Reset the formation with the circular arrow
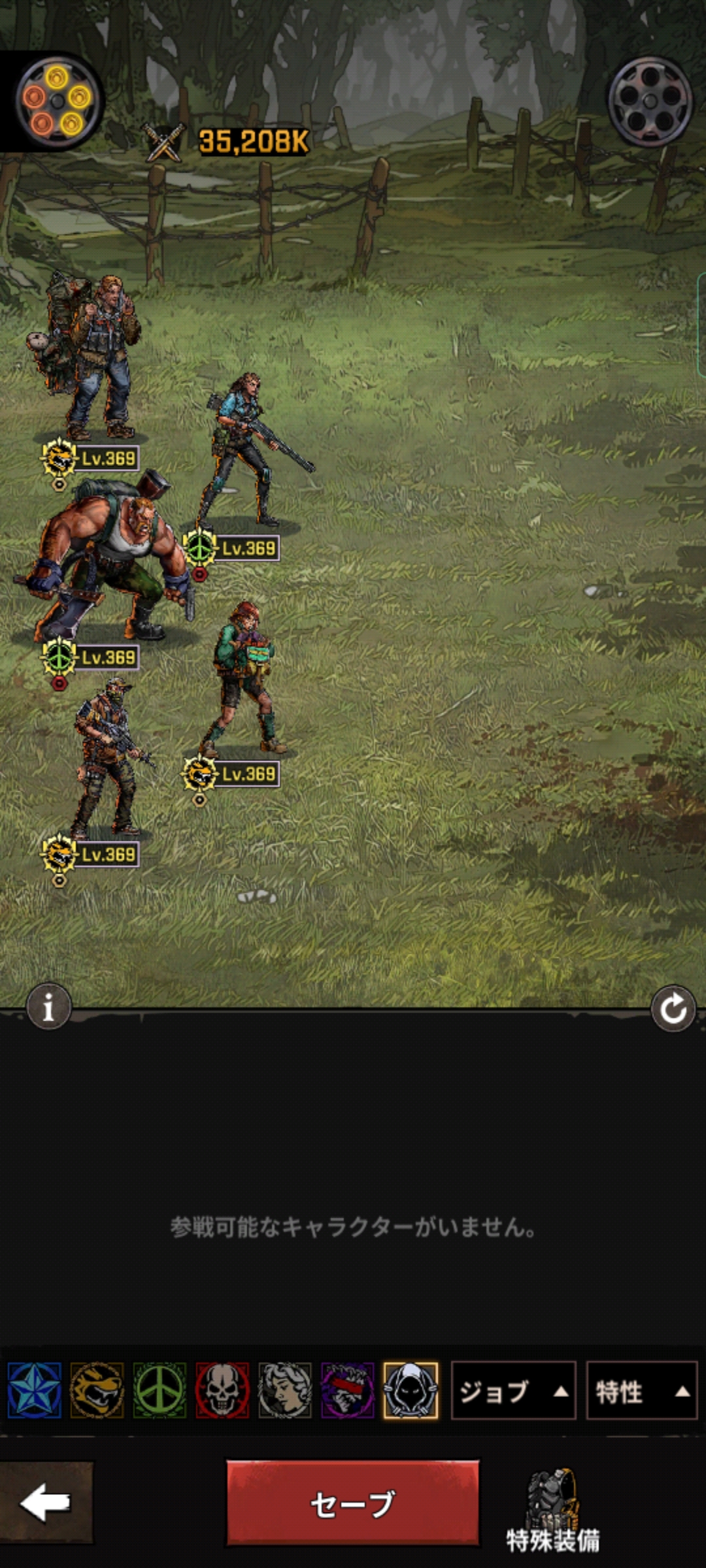The image size is (706, 1568). click(x=673, y=1009)
